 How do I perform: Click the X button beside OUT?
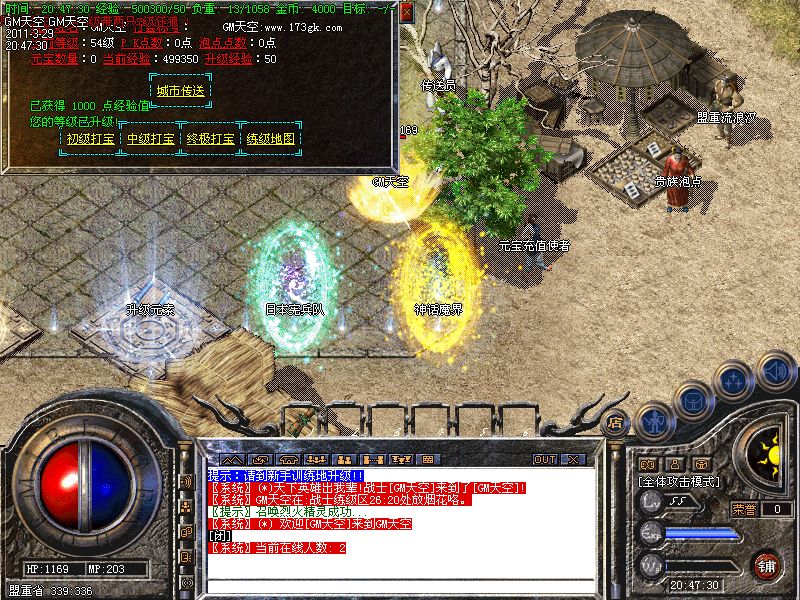coord(573,459)
